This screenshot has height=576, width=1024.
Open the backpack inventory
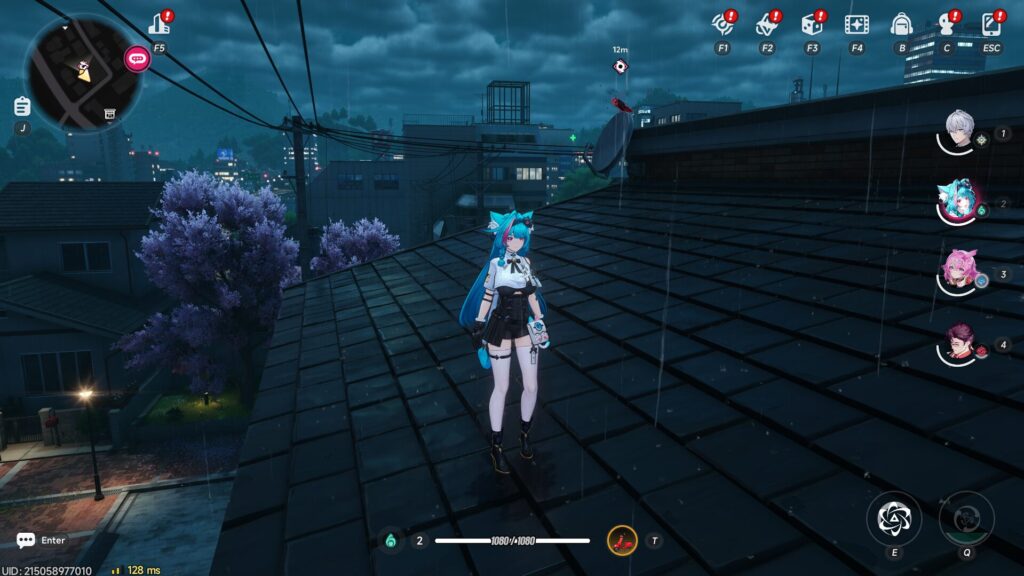click(901, 24)
